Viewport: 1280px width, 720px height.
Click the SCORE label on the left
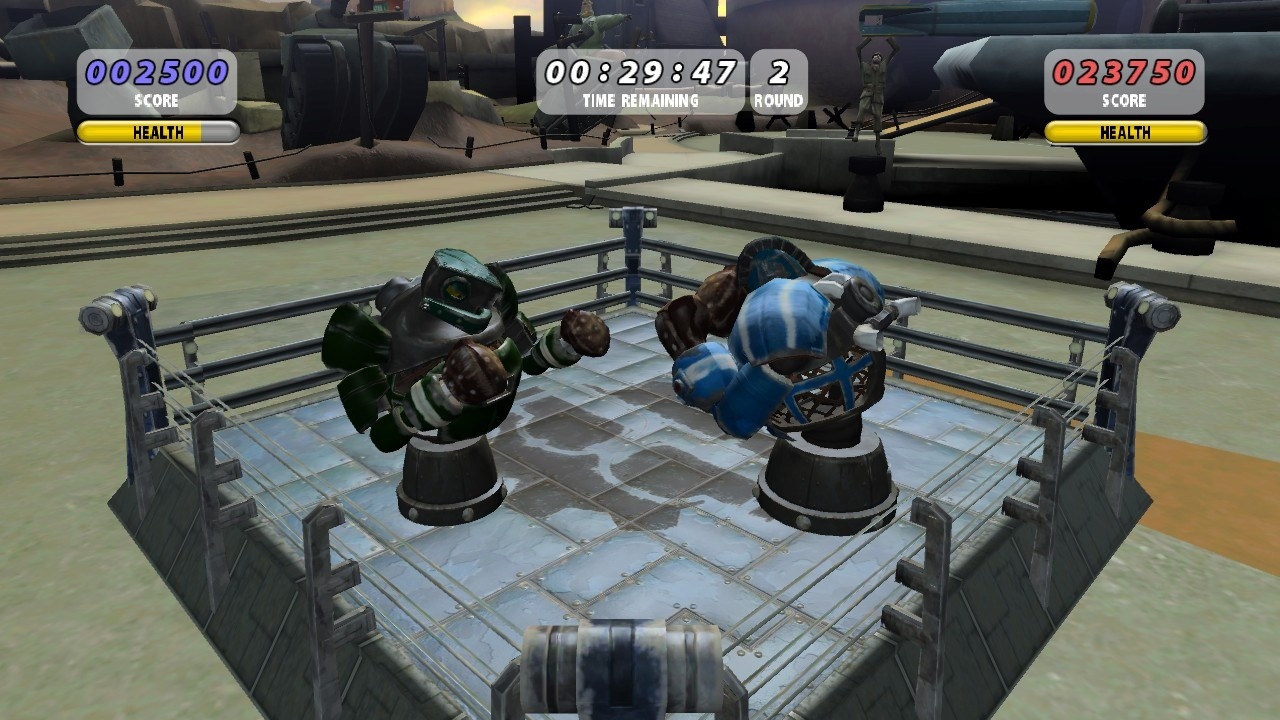[156, 101]
